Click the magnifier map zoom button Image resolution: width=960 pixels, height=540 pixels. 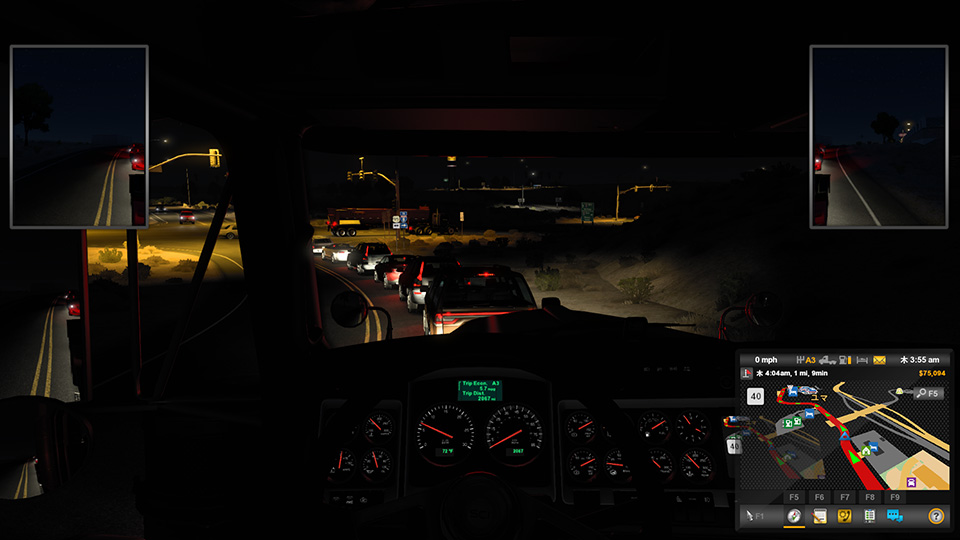tap(920, 393)
